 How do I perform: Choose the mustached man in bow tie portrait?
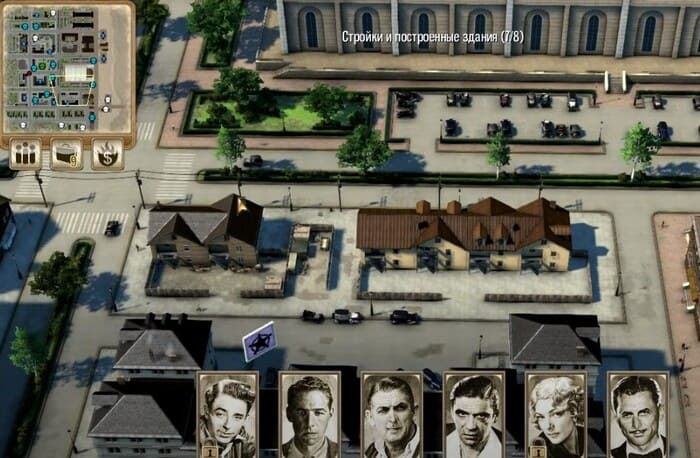click(x=638, y=414)
